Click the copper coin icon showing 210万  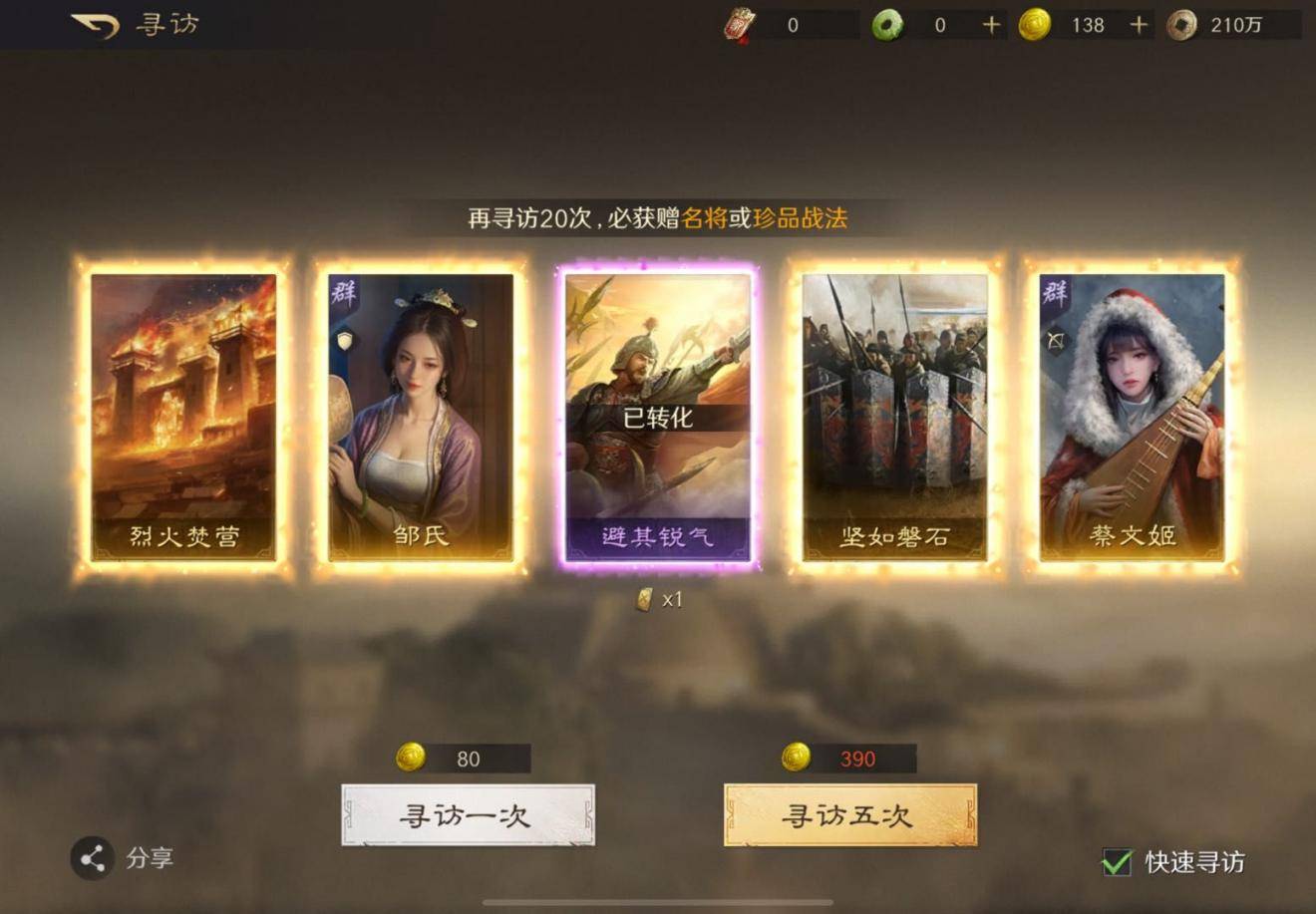click(x=1181, y=25)
